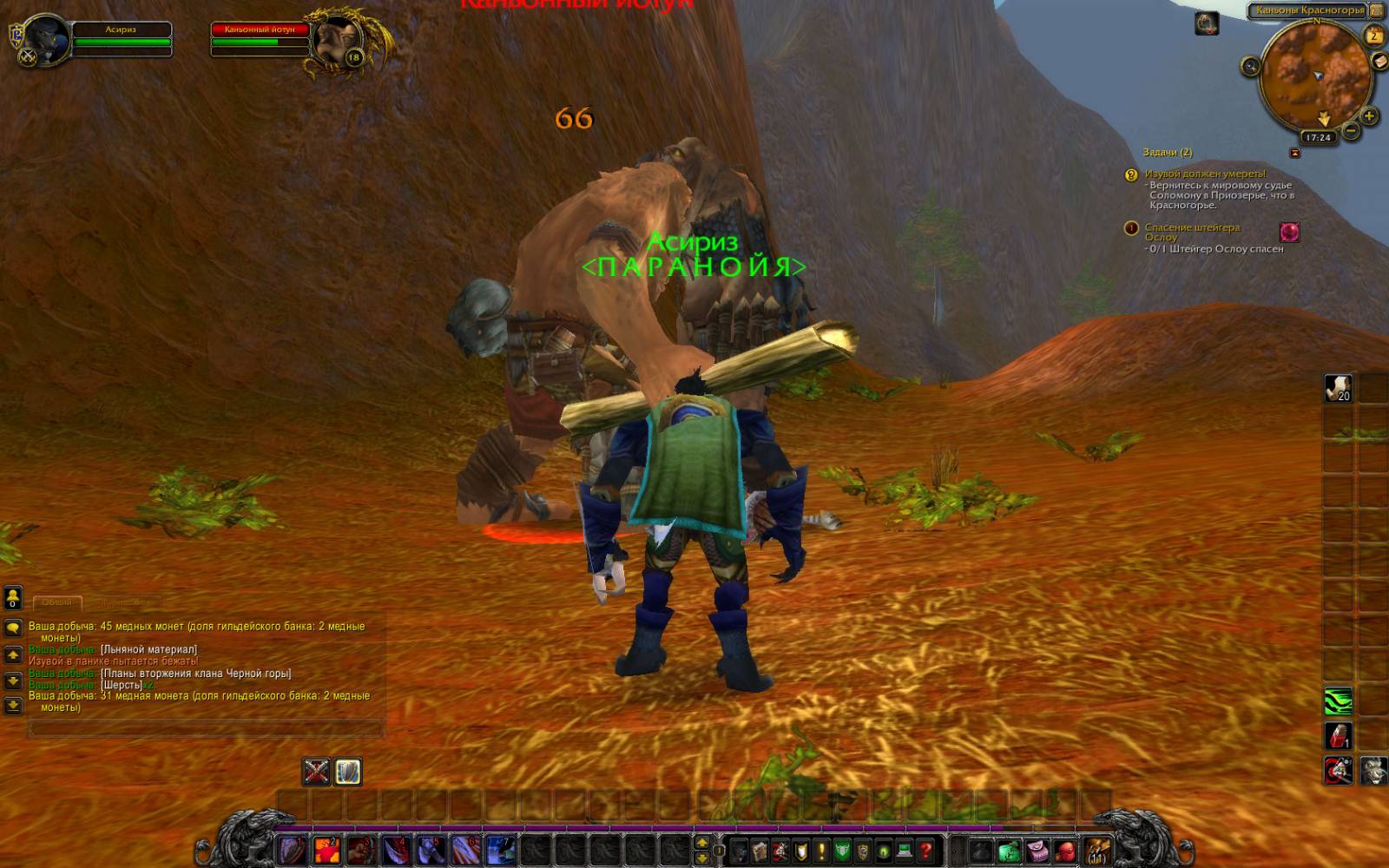This screenshot has height=868, width=1389.
Task: Open the green bag slot
Action: tap(1008, 850)
